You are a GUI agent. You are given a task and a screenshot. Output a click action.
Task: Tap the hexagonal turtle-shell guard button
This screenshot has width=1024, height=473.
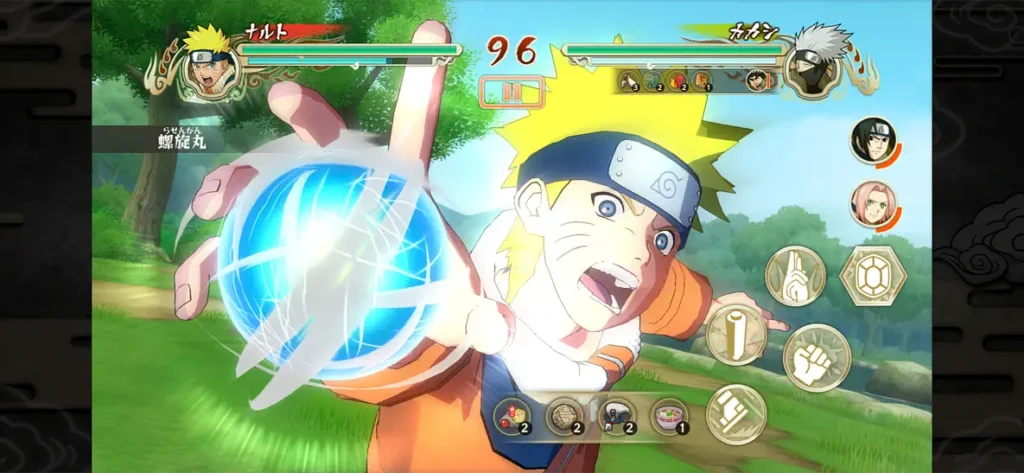pyautogui.click(x=873, y=275)
